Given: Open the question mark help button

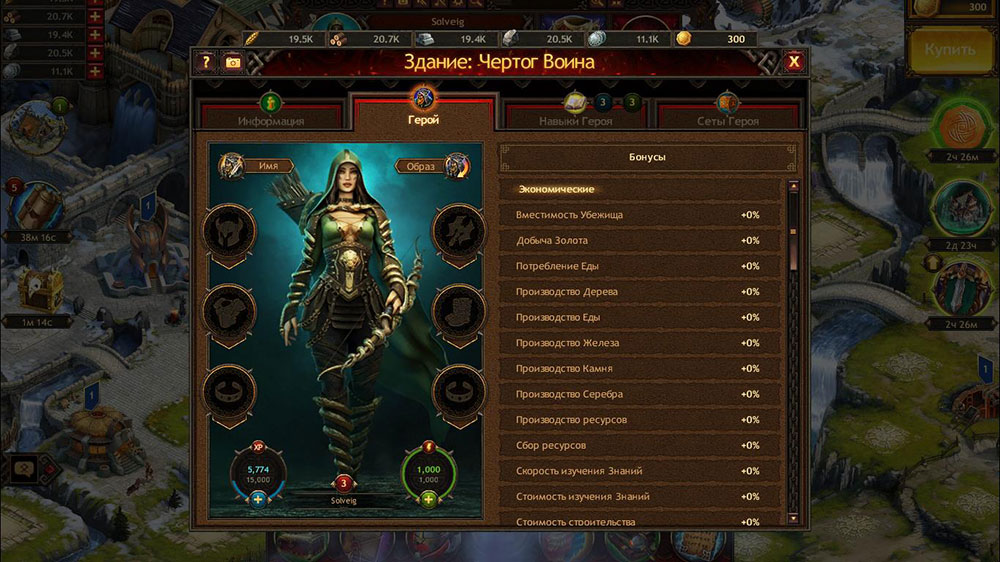Looking at the screenshot, I should click(207, 62).
